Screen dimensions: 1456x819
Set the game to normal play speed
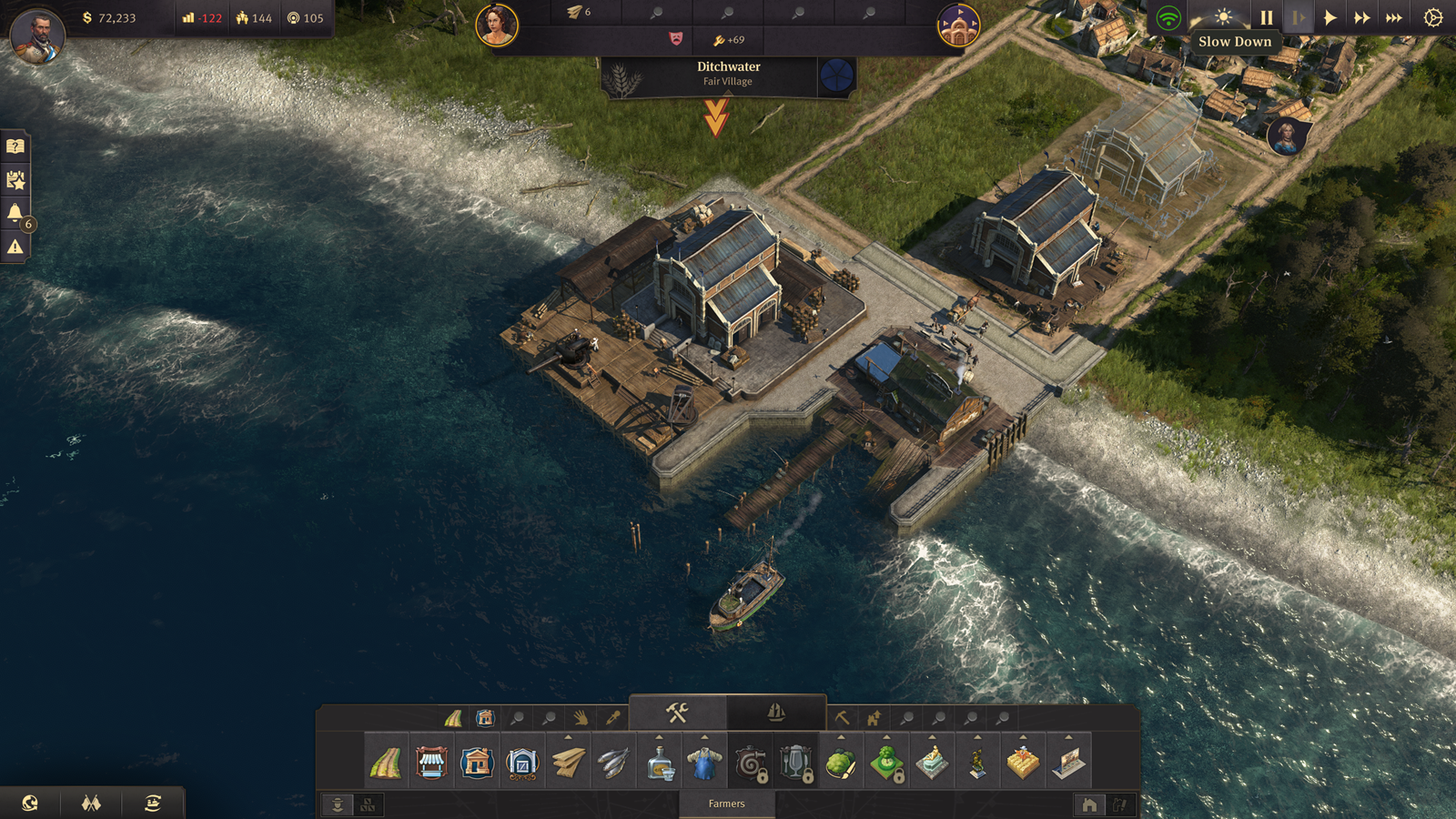(1330, 17)
